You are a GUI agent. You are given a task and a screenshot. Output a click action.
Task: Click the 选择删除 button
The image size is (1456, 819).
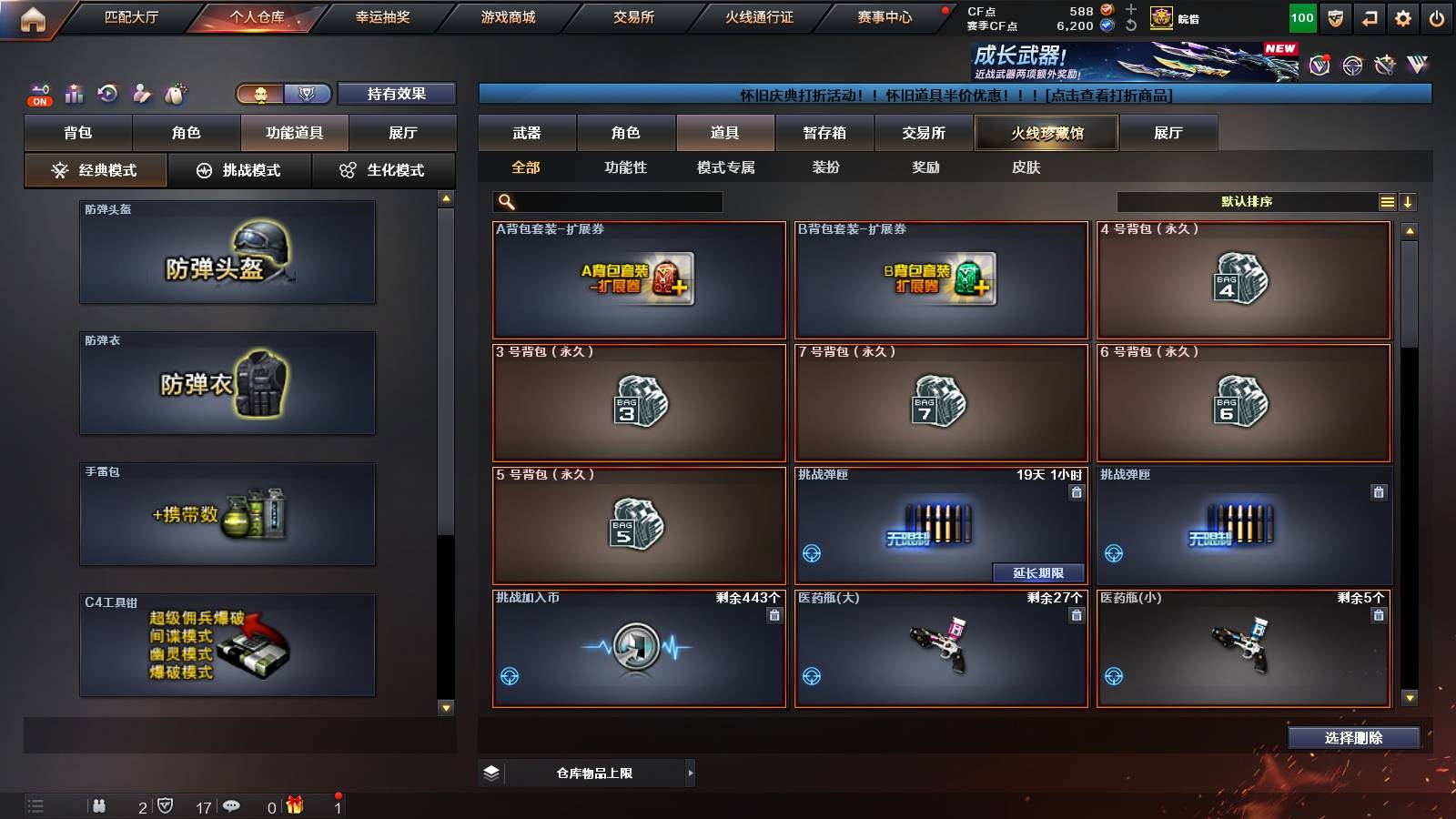click(1353, 738)
